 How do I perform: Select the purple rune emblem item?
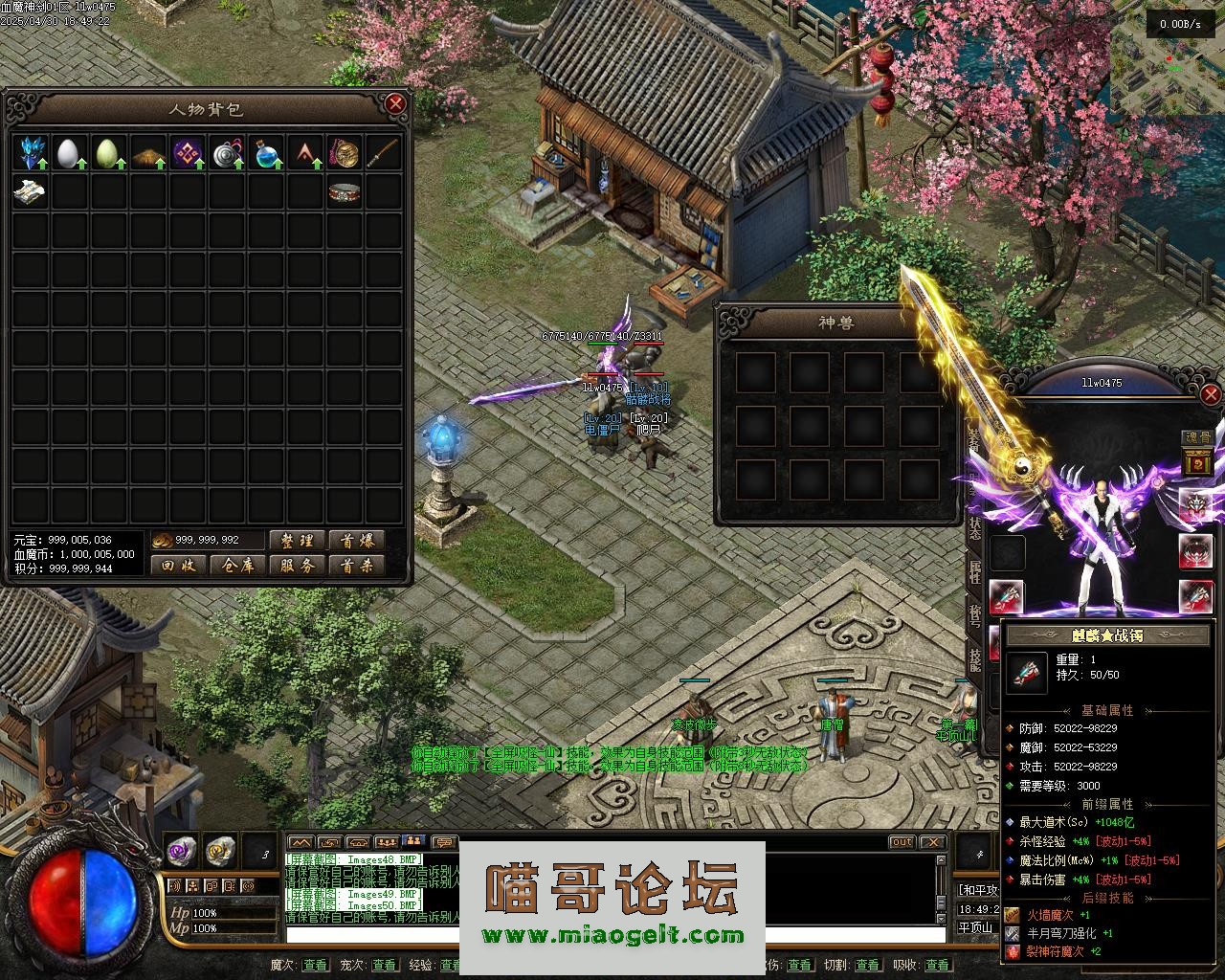click(x=186, y=152)
